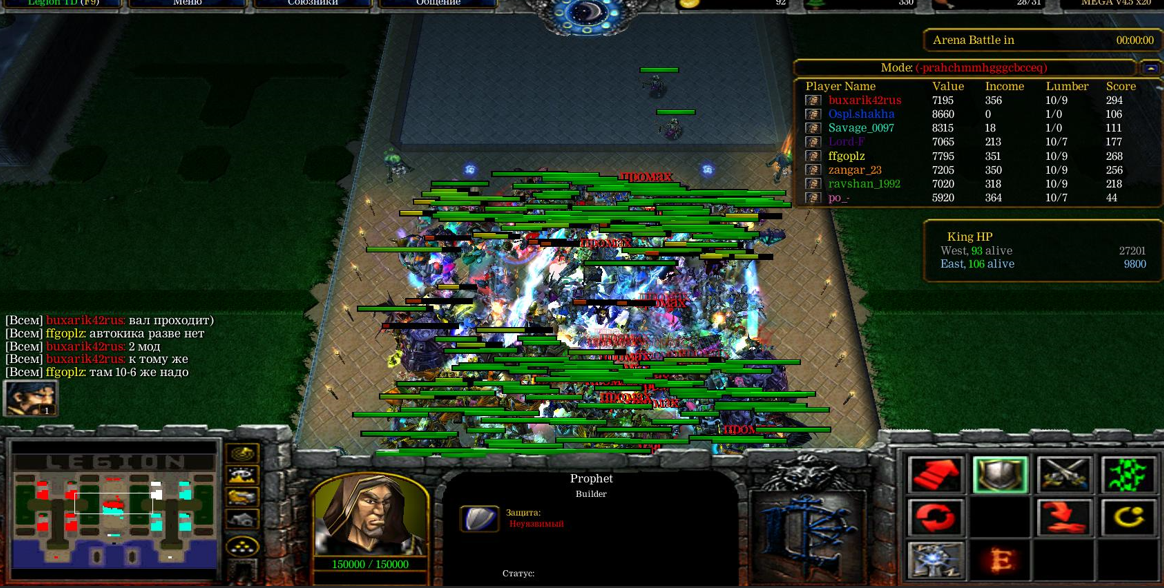Viewport: 1164px width, 588px height.
Task: Click the Legion minimap
Action: tap(114, 510)
